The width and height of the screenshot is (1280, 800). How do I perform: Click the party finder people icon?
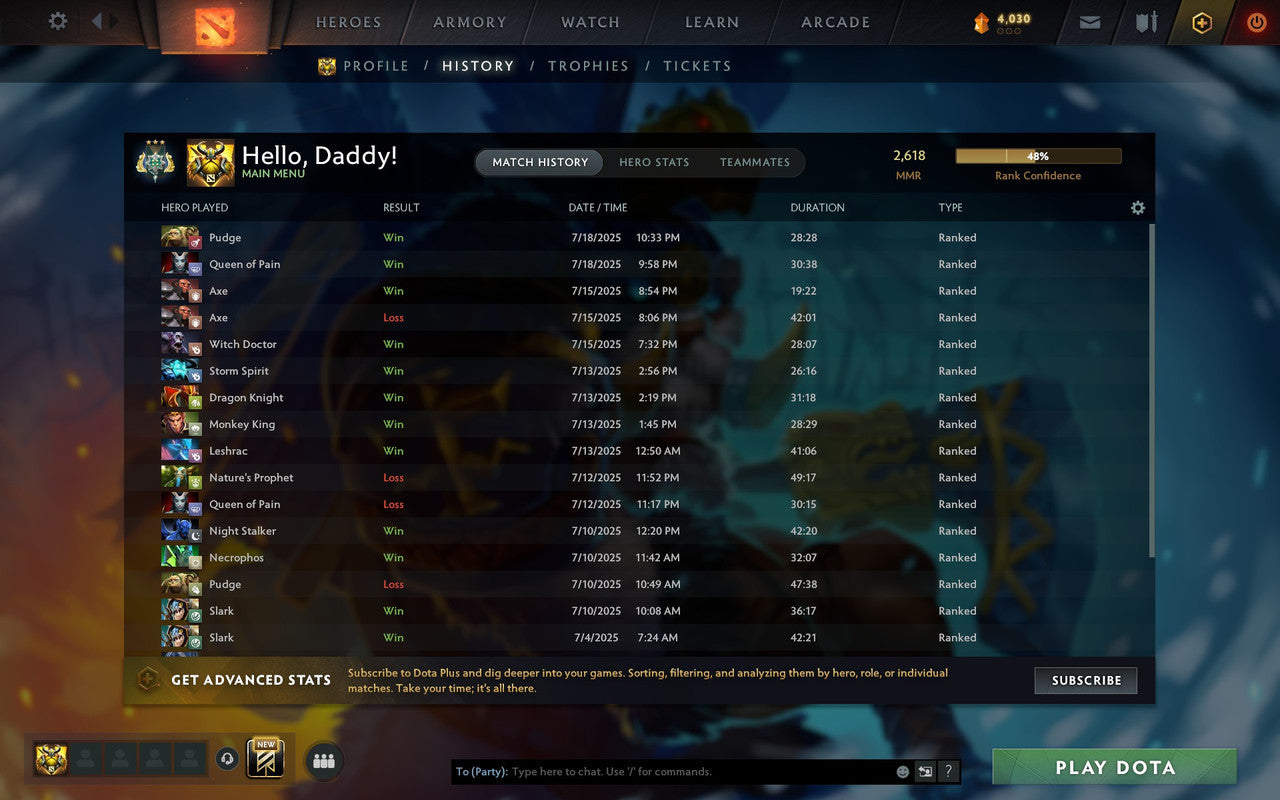[323, 759]
